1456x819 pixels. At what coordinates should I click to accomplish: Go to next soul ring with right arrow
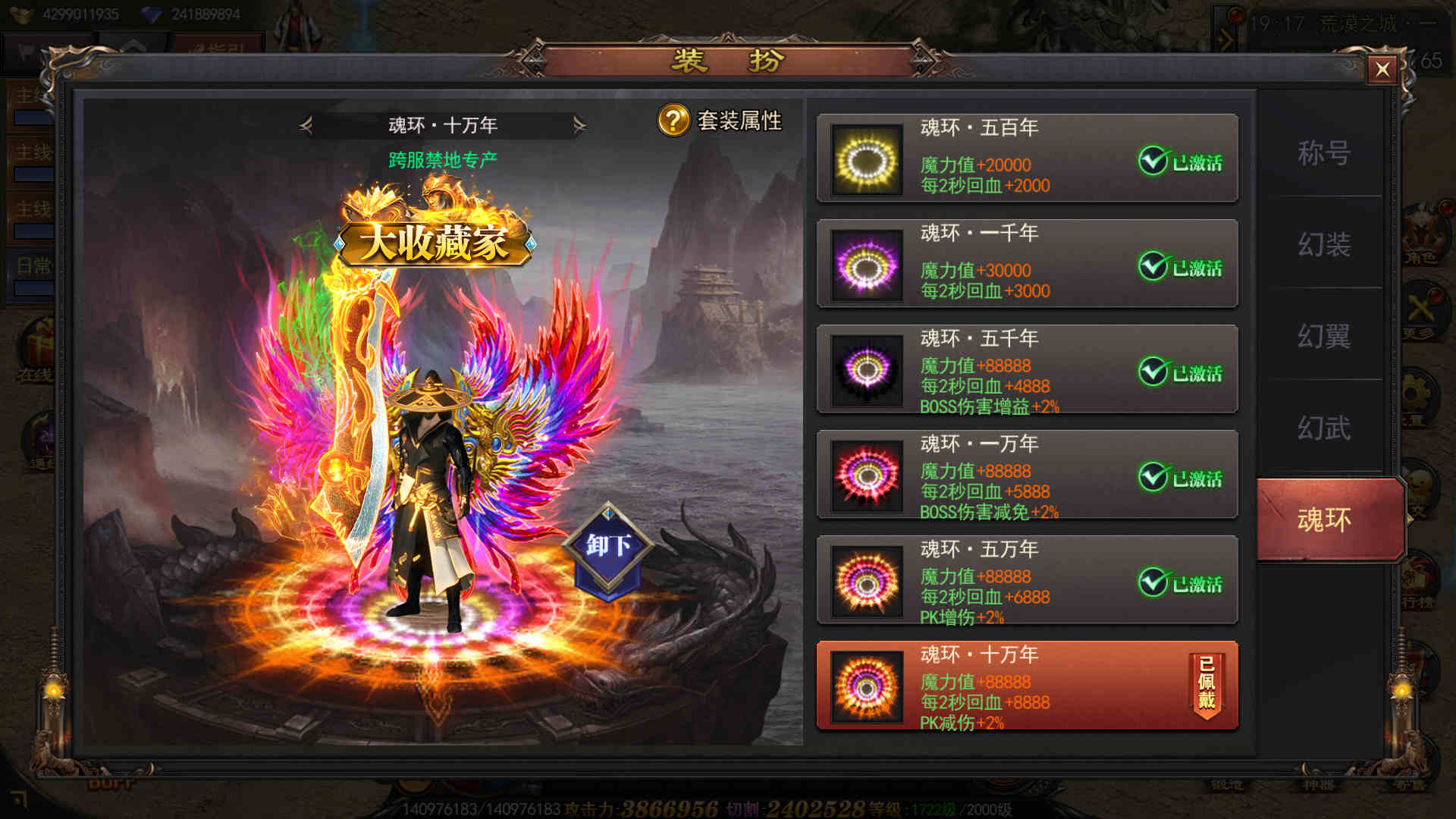coord(579,125)
